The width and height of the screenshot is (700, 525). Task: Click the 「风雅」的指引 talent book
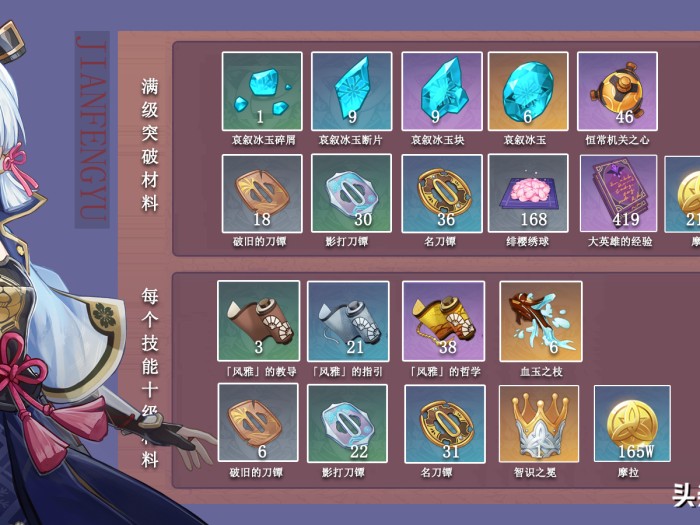click(348, 320)
